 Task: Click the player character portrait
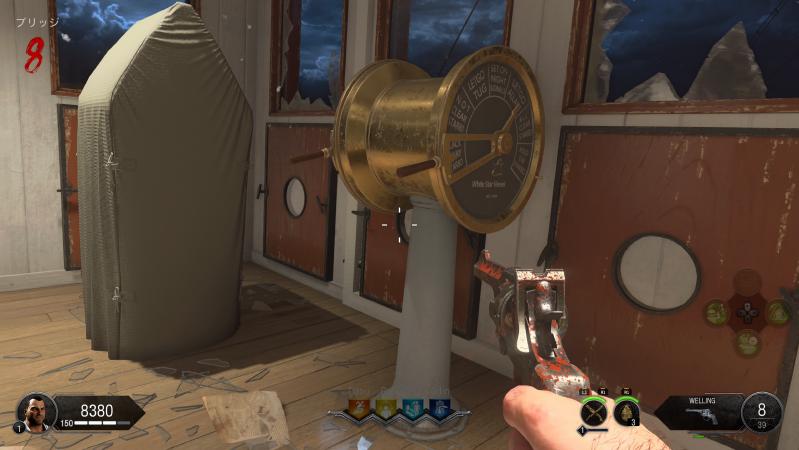tap(36, 412)
